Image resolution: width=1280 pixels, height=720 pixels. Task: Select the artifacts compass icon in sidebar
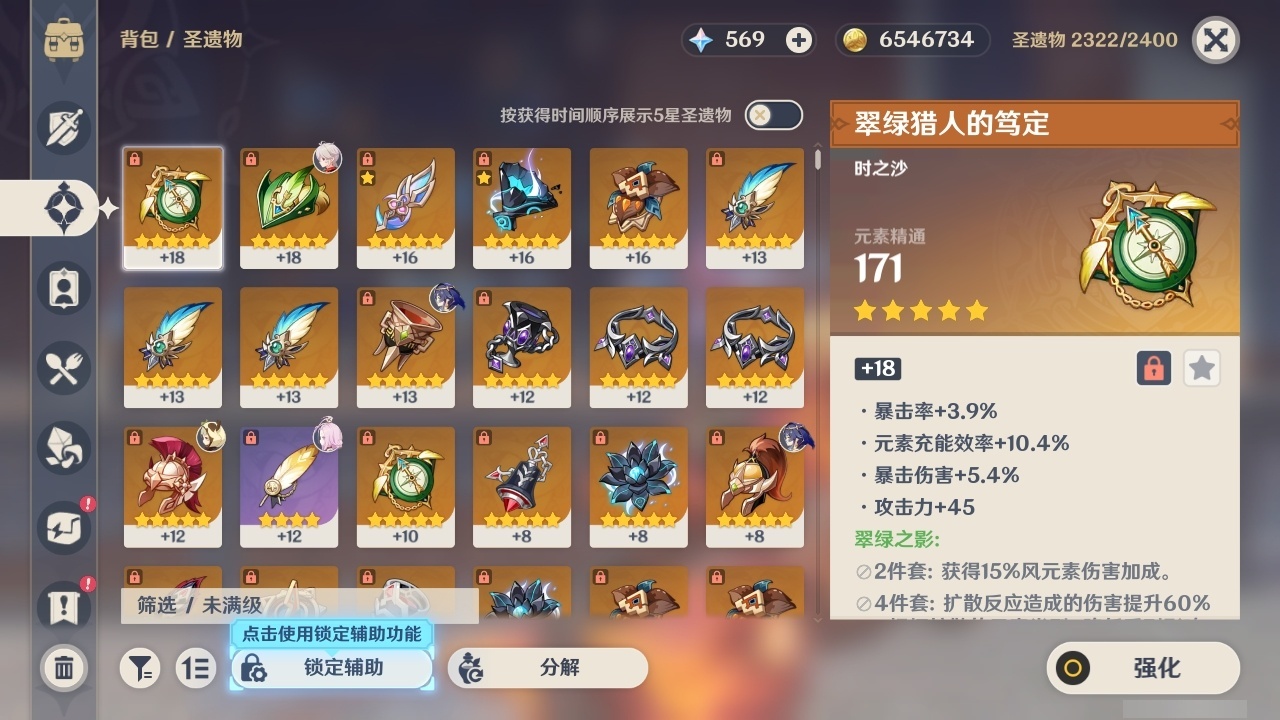[x=63, y=207]
